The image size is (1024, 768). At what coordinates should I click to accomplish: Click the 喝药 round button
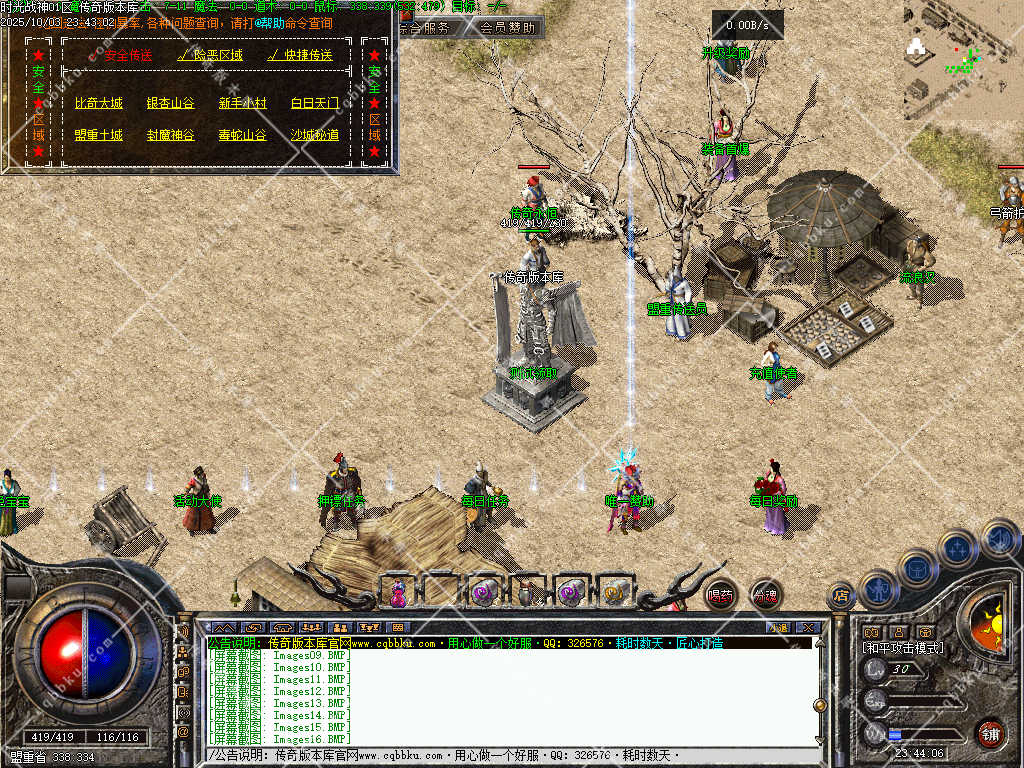click(x=720, y=596)
